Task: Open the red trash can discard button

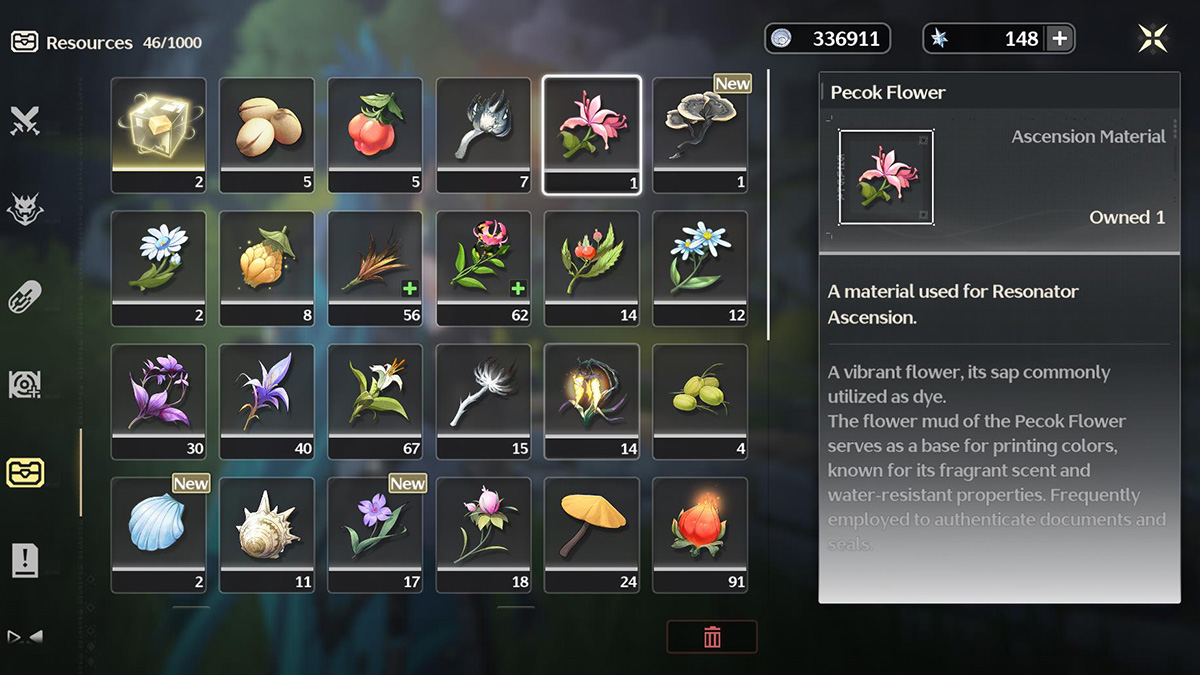Action: (x=712, y=637)
